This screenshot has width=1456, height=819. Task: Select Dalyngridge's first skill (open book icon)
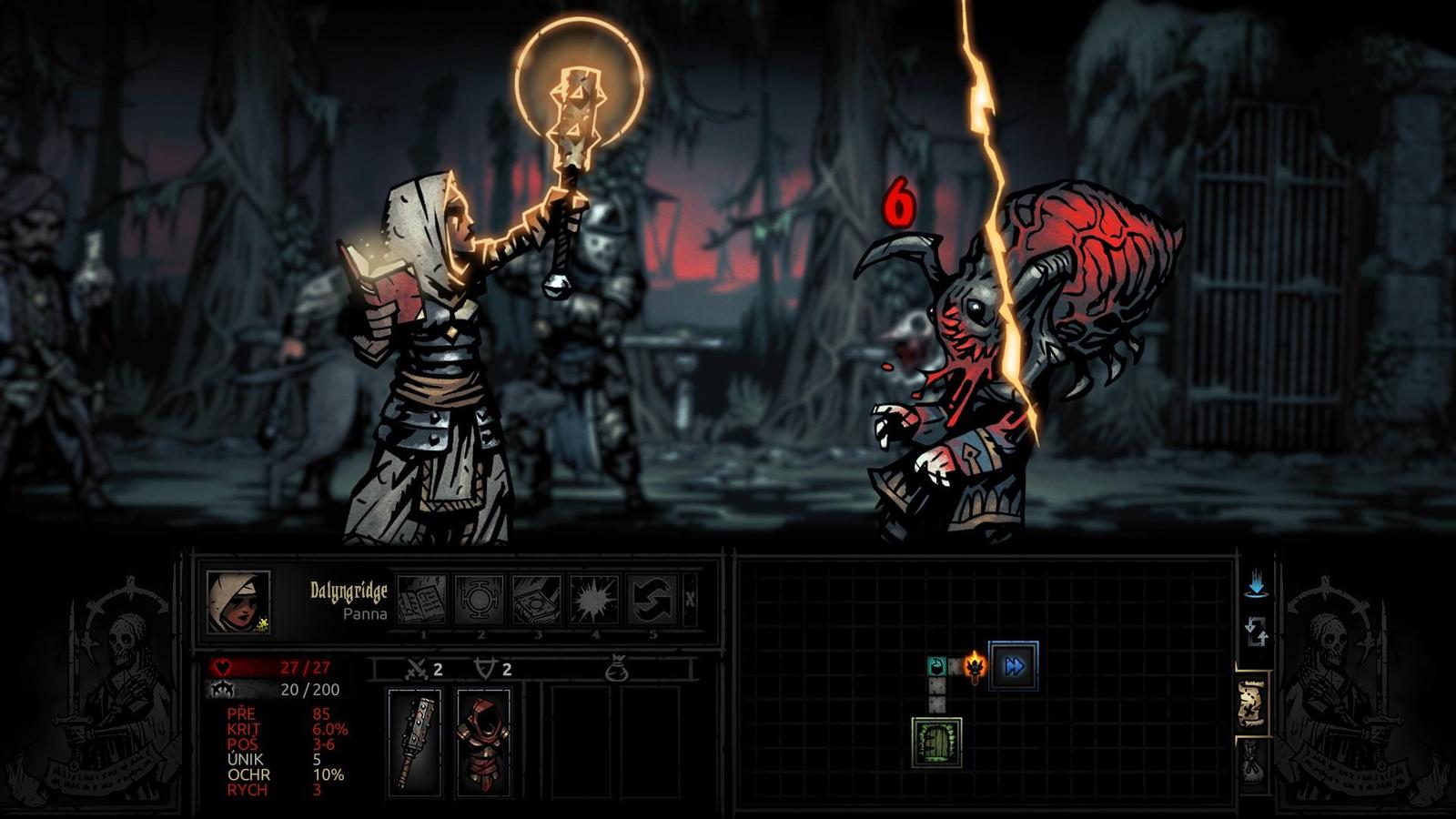pos(424,601)
